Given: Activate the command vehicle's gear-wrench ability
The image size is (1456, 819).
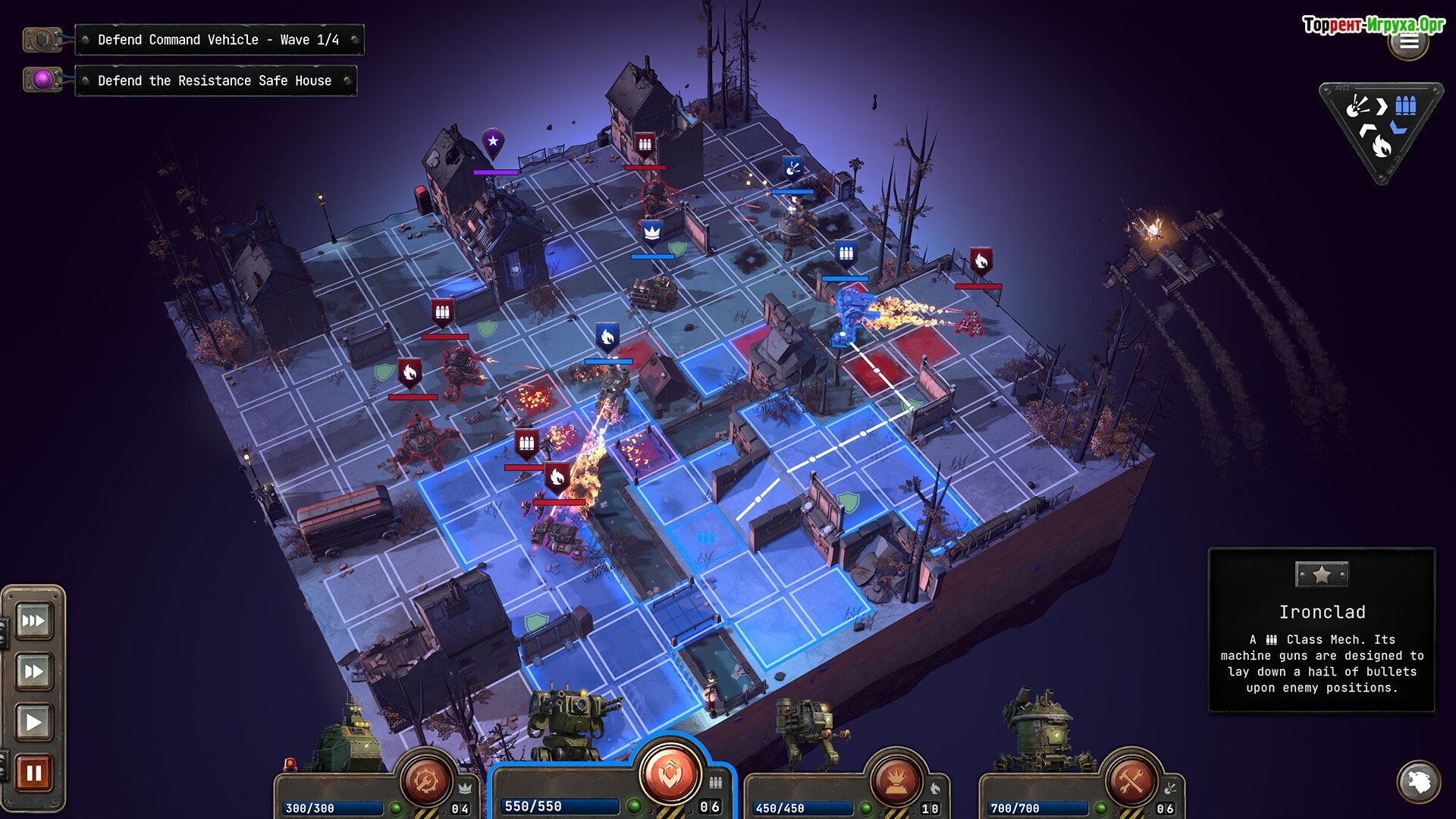Looking at the screenshot, I should click(x=426, y=779).
